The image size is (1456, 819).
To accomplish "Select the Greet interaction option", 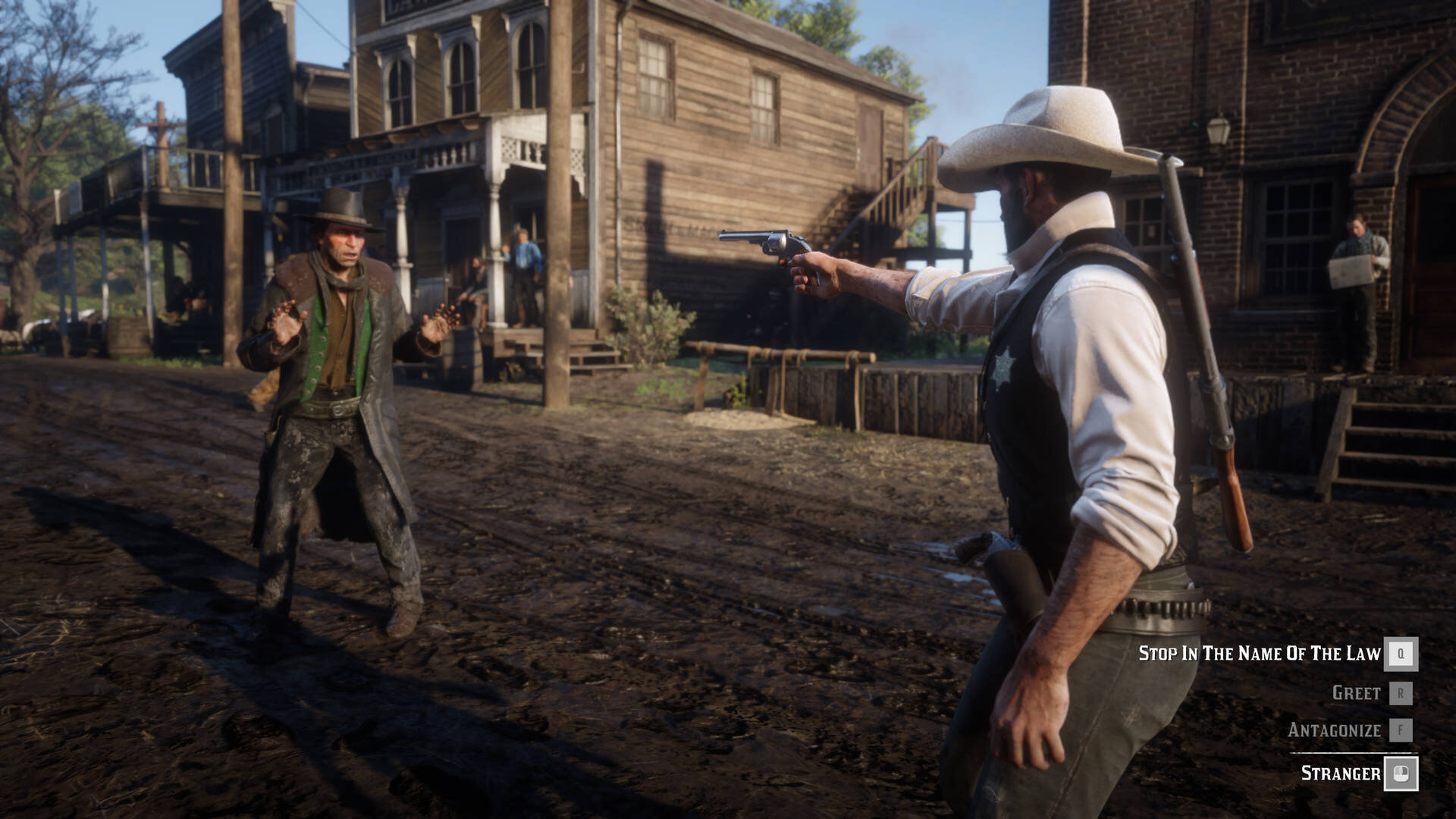I will pos(1356,693).
